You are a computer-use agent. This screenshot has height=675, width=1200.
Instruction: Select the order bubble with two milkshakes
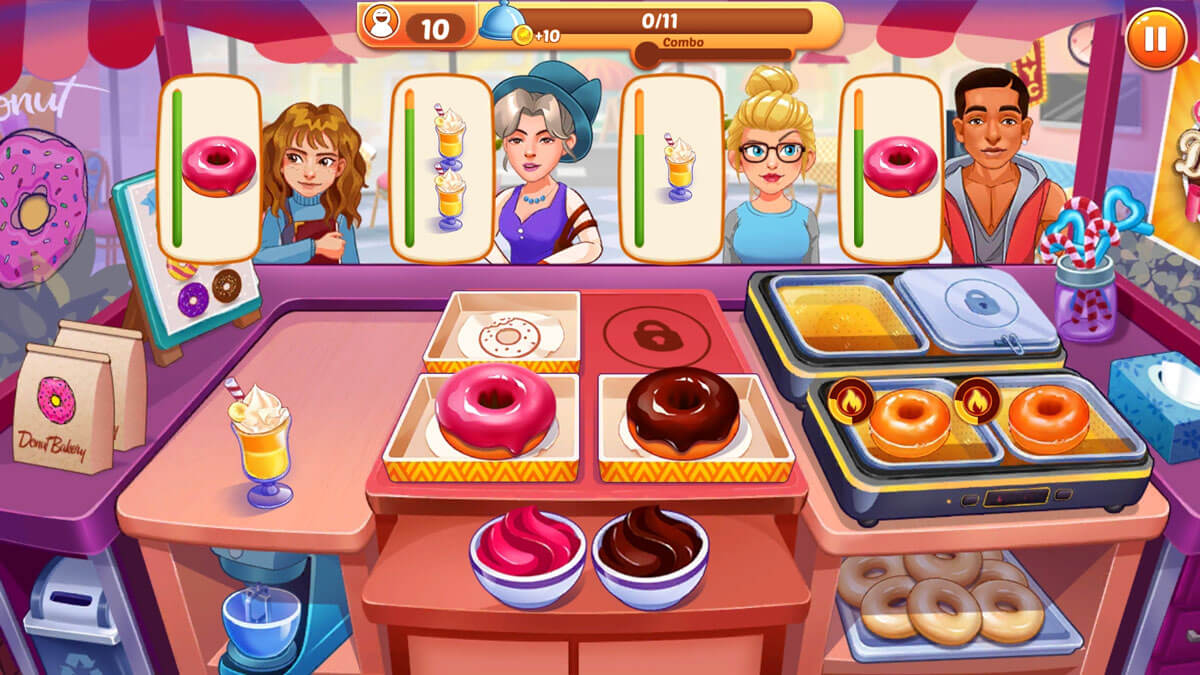point(434,168)
